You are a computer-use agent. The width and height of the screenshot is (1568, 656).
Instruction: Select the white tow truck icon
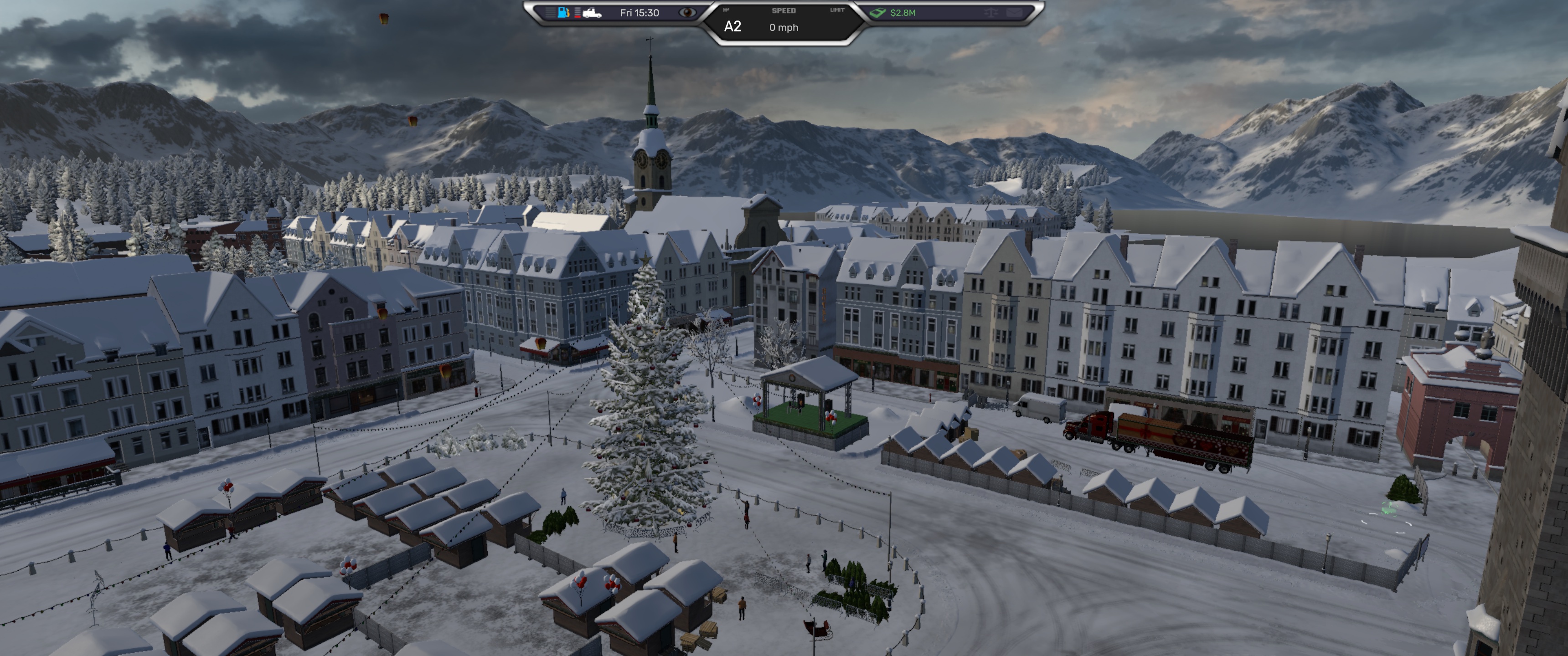pyautogui.click(x=592, y=13)
